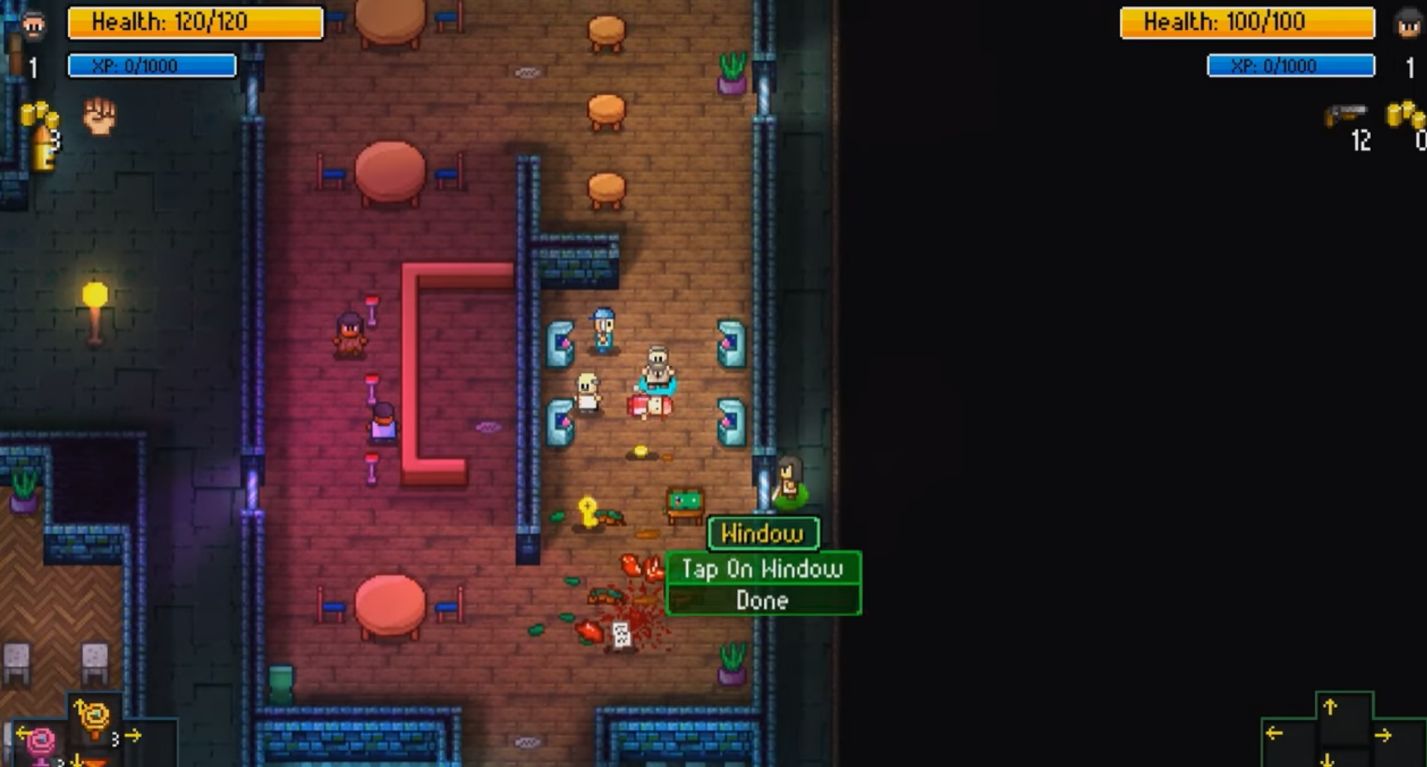Select the pink item in the quick-slot wheel
The width and height of the screenshot is (1427, 767).
[41, 740]
